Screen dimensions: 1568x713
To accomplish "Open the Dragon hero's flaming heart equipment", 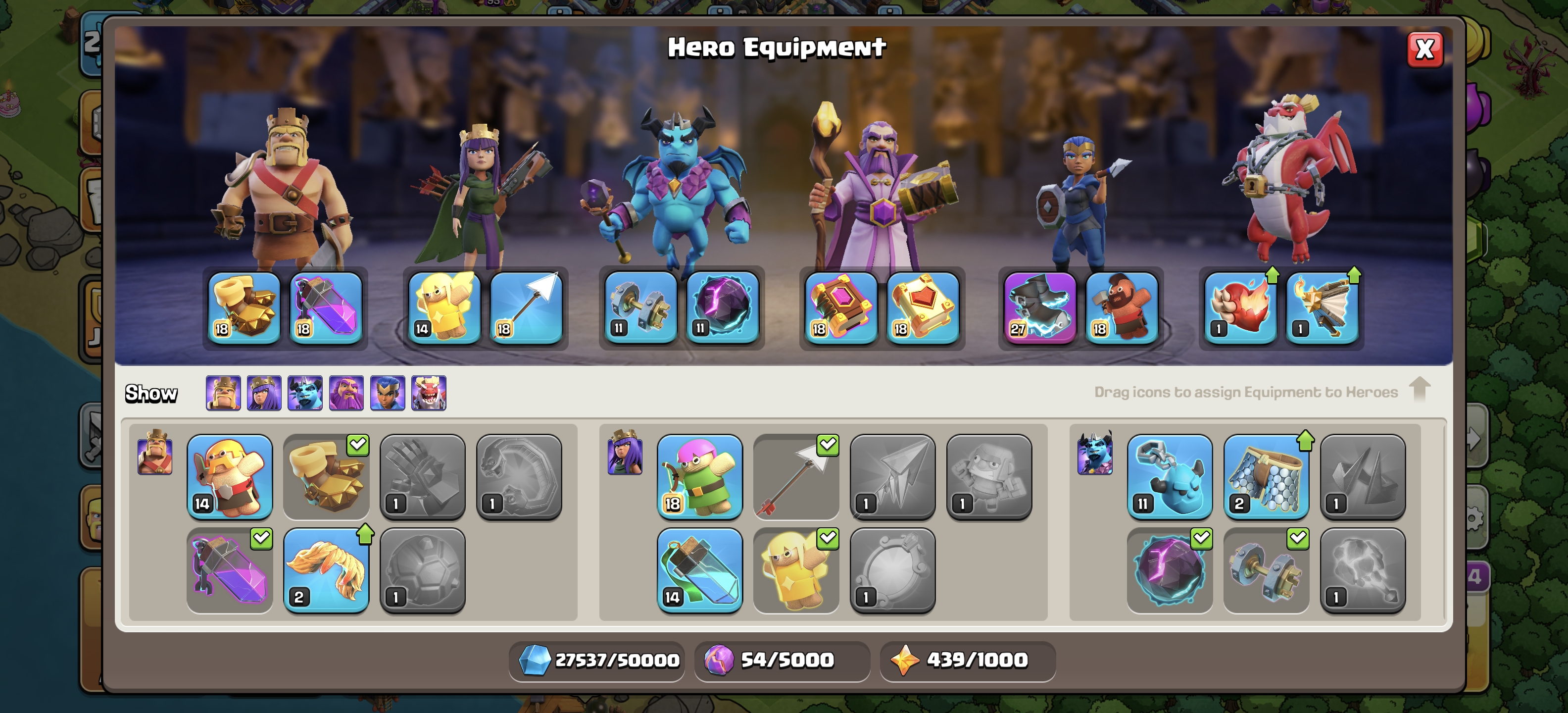I will (1240, 308).
